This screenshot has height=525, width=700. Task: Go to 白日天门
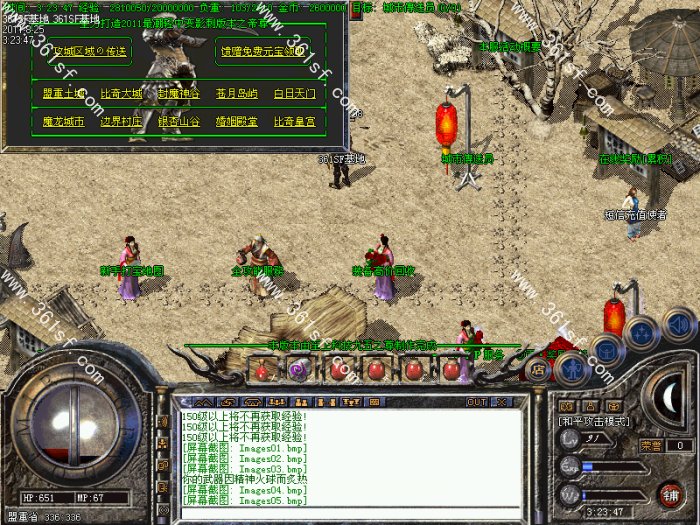294,94
